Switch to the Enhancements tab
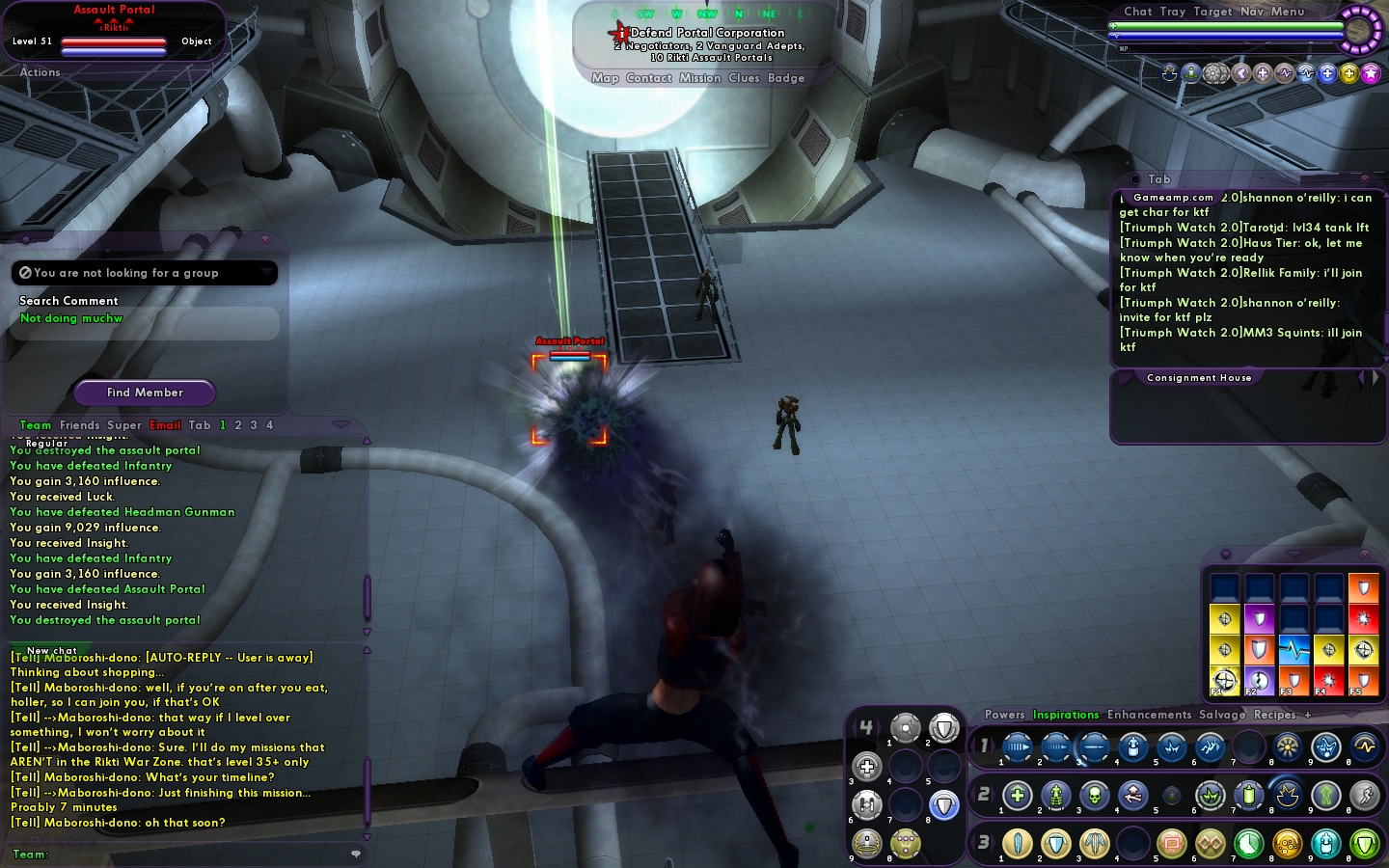 (x=1149, y=715)
